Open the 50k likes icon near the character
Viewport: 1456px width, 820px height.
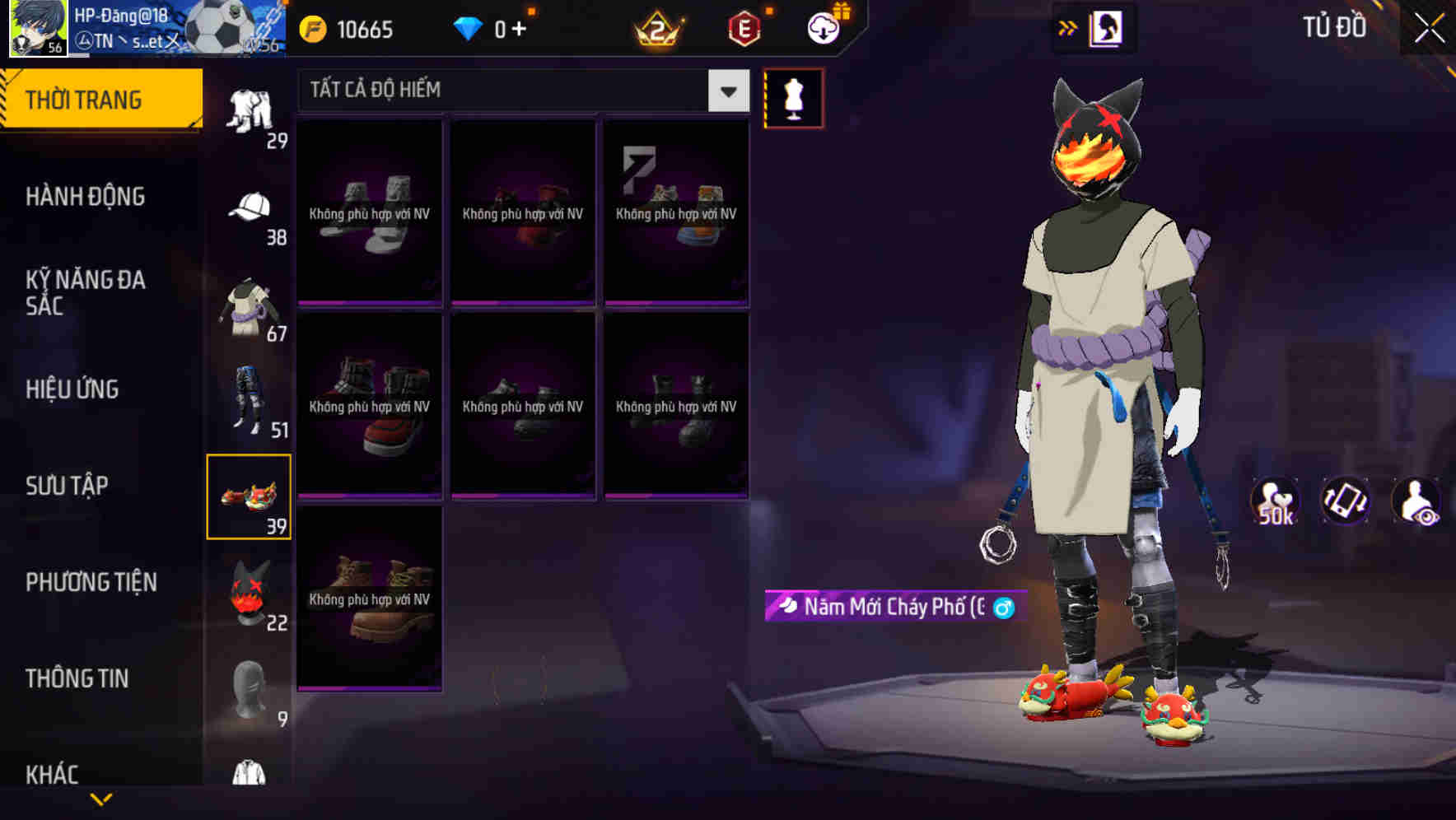pos(1276,503)
